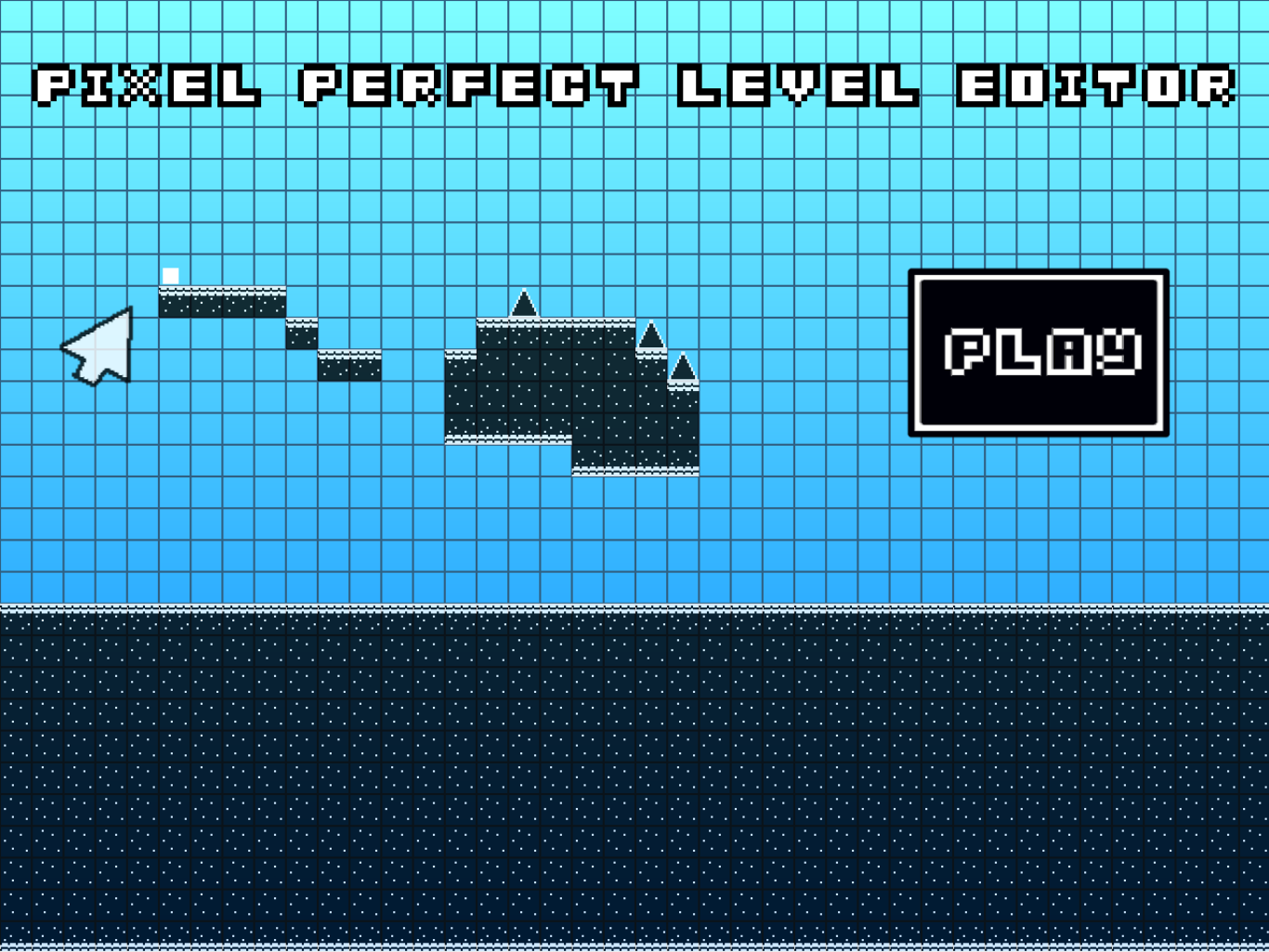Select the spike on the right stepped pillar
The image size is (1269, 952).
pyautogui.click(x=650, y=333)
